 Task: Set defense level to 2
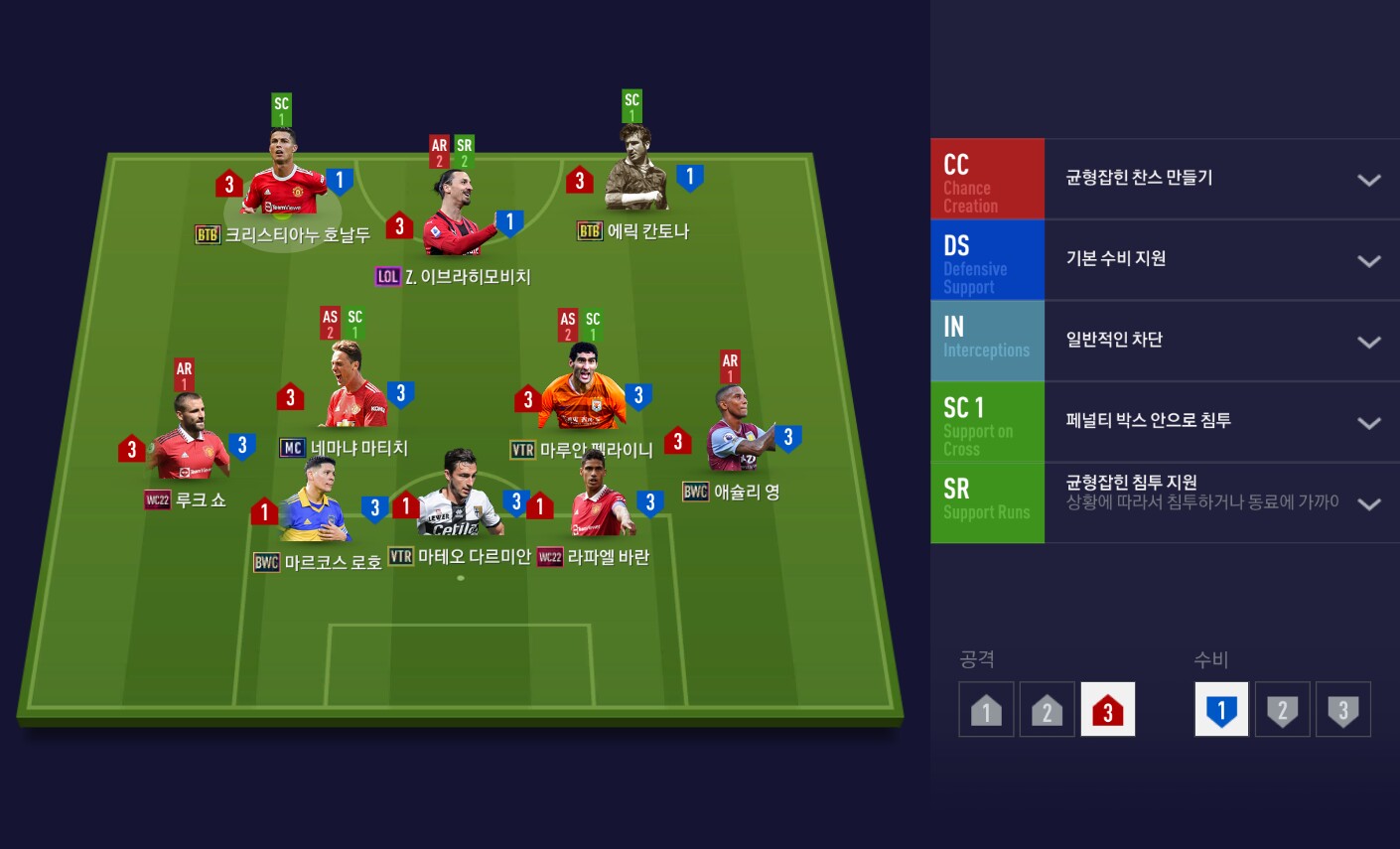1282,709
